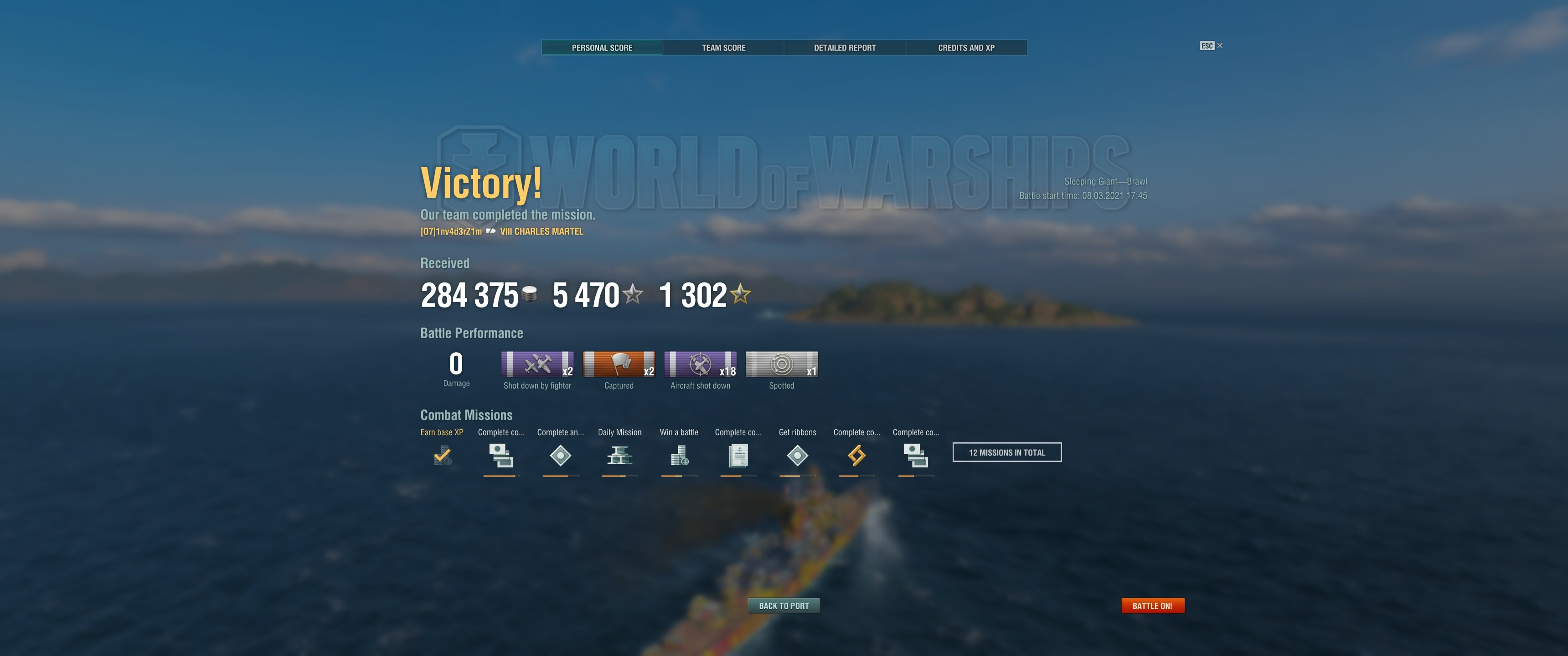View the Daily Mission icon
This screenshot has width=1568, height=656.
coord(619,455)
